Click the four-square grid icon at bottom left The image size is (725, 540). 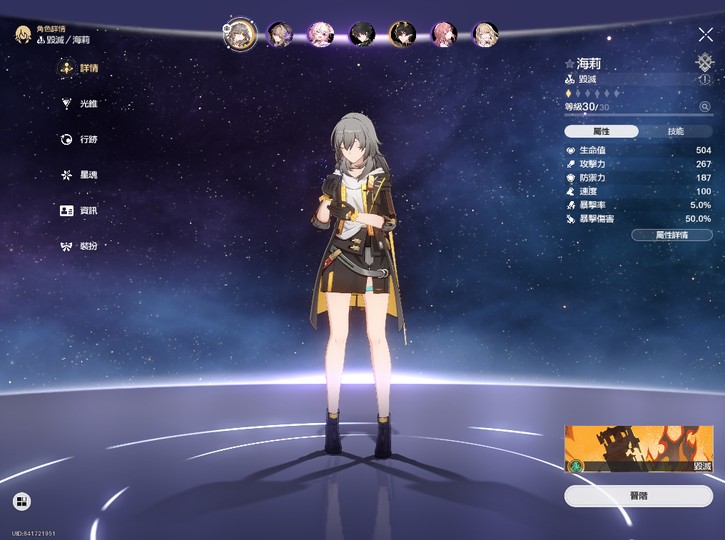coord(21,501)
